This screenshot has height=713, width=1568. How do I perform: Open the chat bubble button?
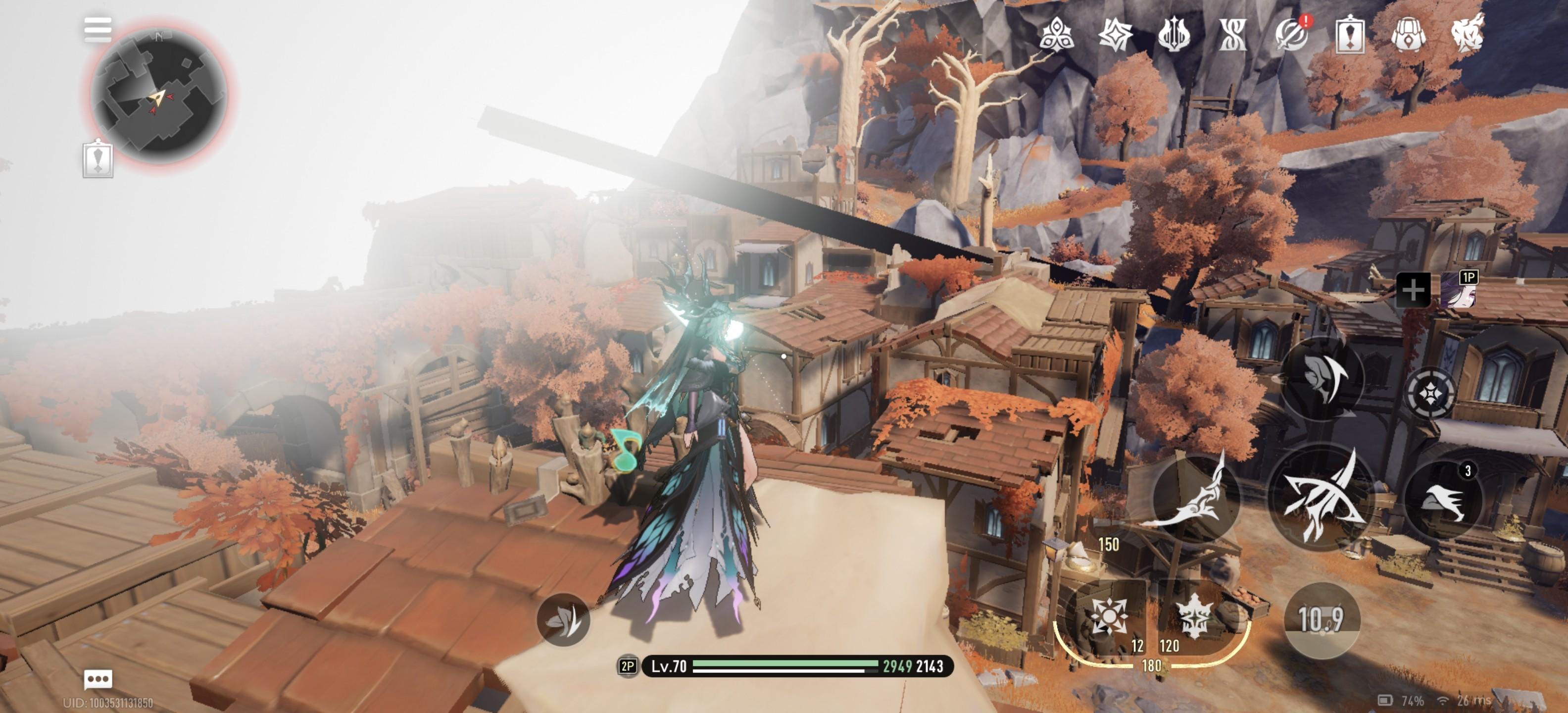coord(98,678)
